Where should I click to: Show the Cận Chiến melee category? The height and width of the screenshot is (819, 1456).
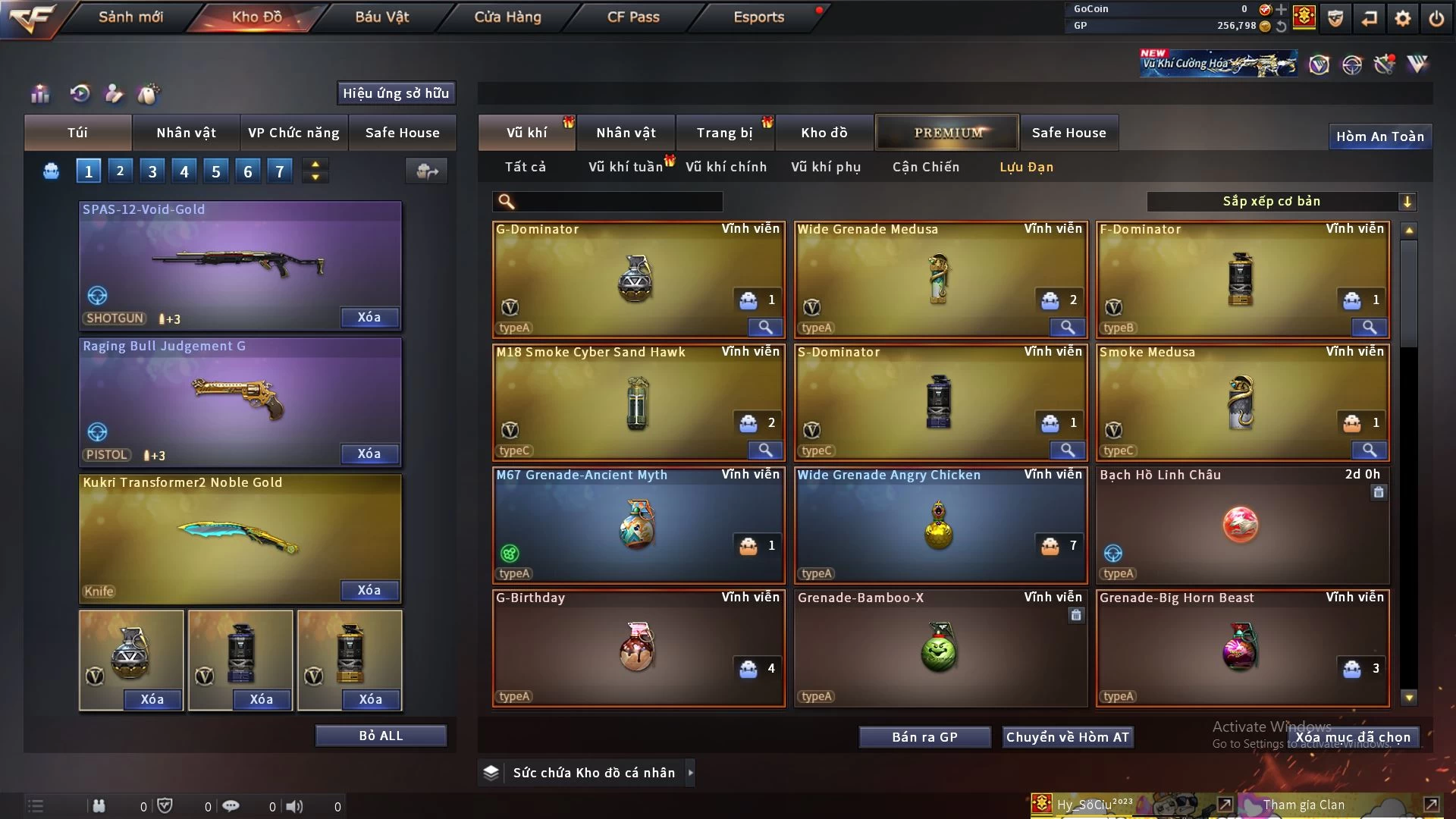pos(925,167)
